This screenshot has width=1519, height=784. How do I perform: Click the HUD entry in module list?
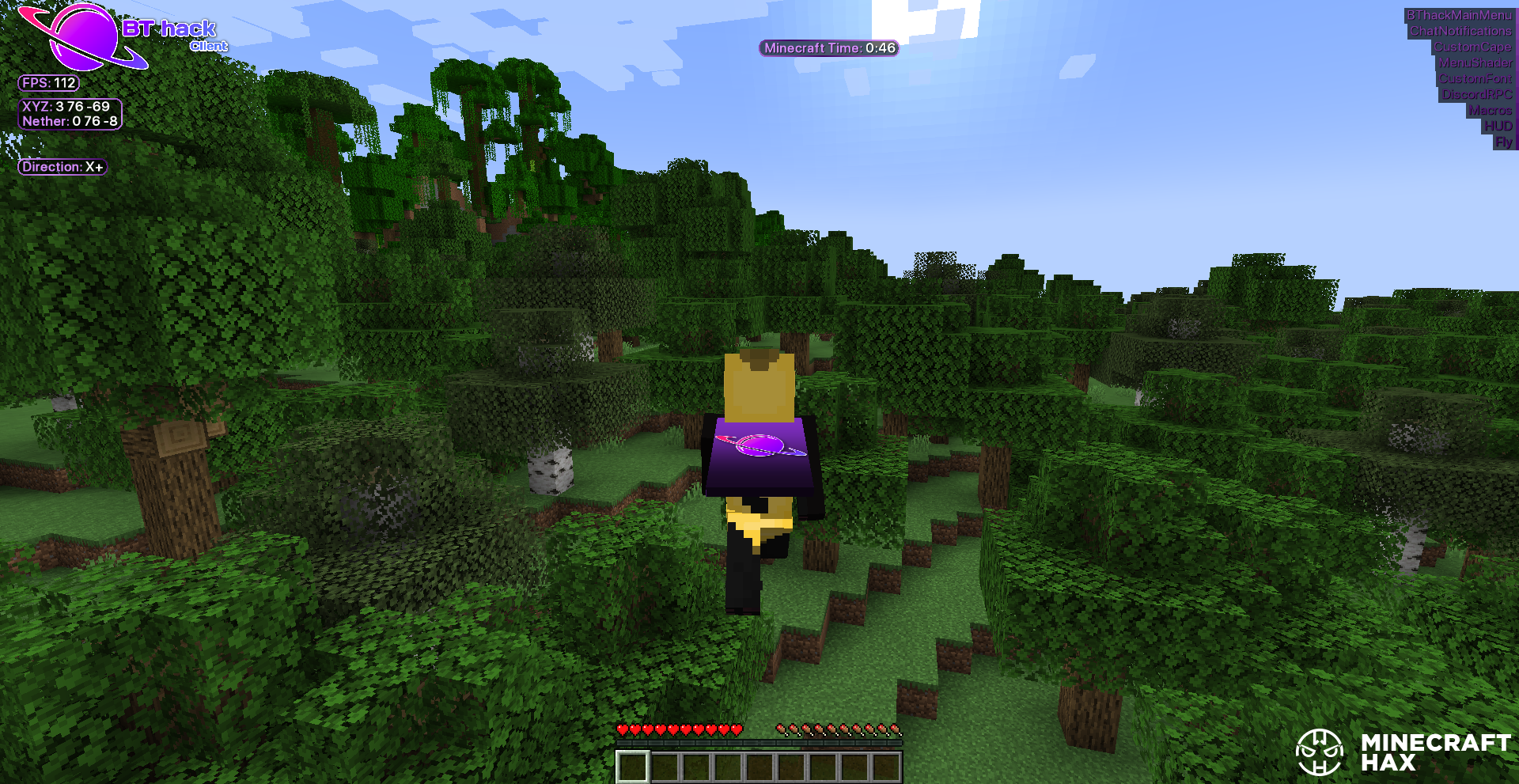[1498, 126]
